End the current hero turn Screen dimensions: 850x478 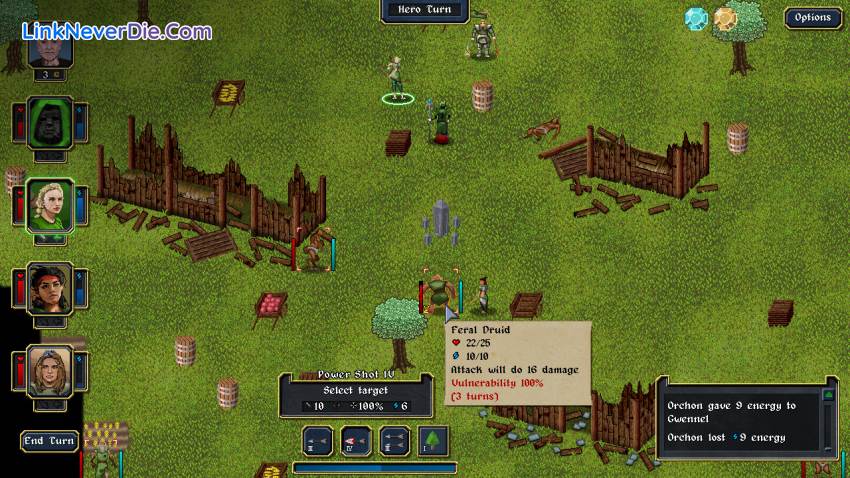pyautogui.click(x=49, y=441)
